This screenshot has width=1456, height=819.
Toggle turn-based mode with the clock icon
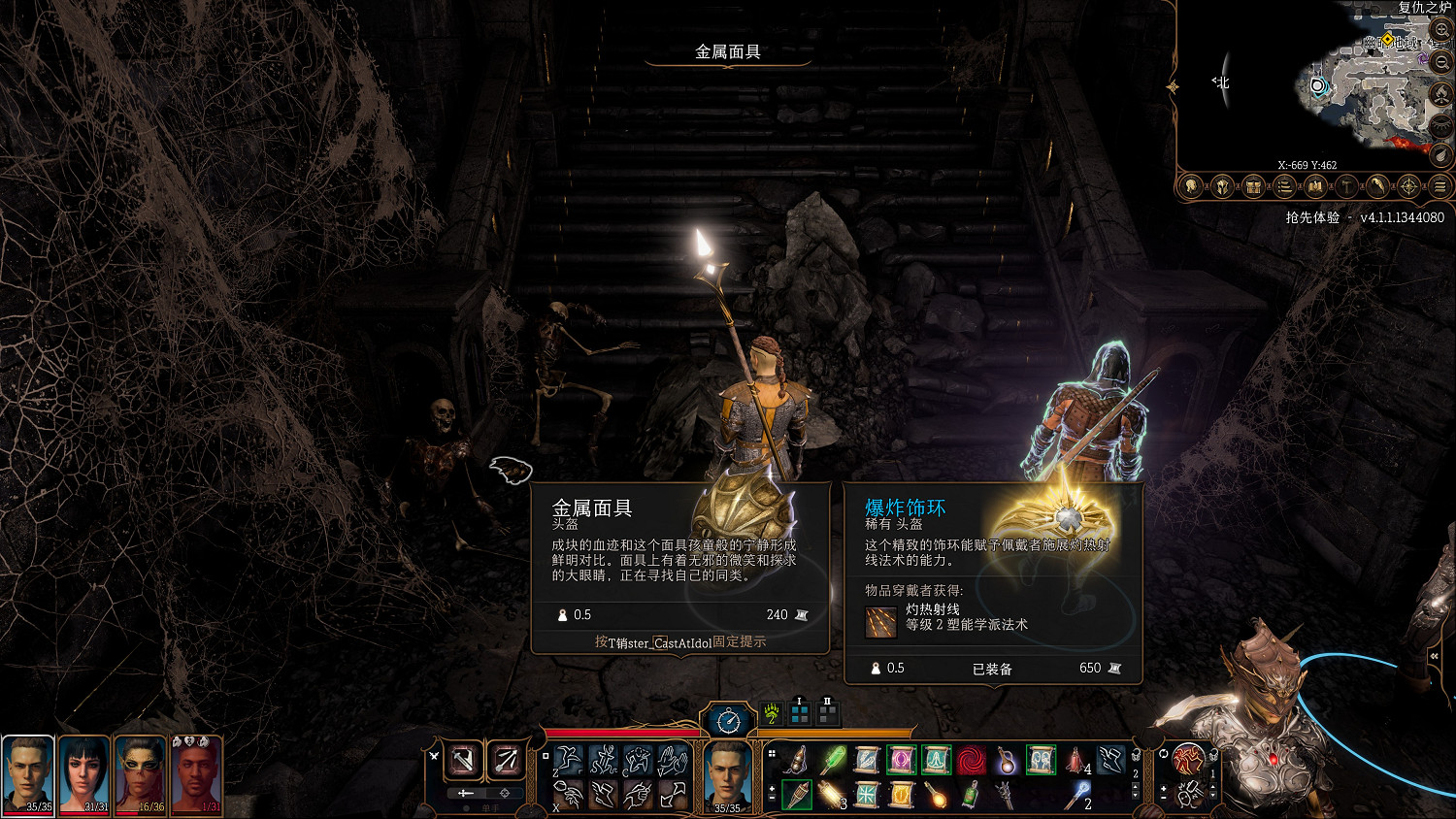(729, 721)
